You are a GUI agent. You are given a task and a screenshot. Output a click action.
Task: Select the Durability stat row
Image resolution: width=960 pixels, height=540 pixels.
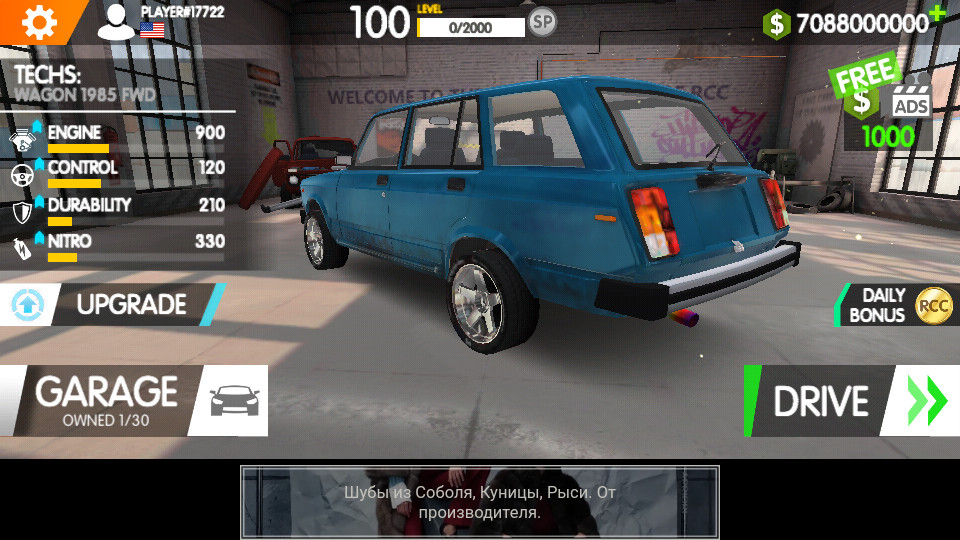pyautogui.click(x=116, y=210)
